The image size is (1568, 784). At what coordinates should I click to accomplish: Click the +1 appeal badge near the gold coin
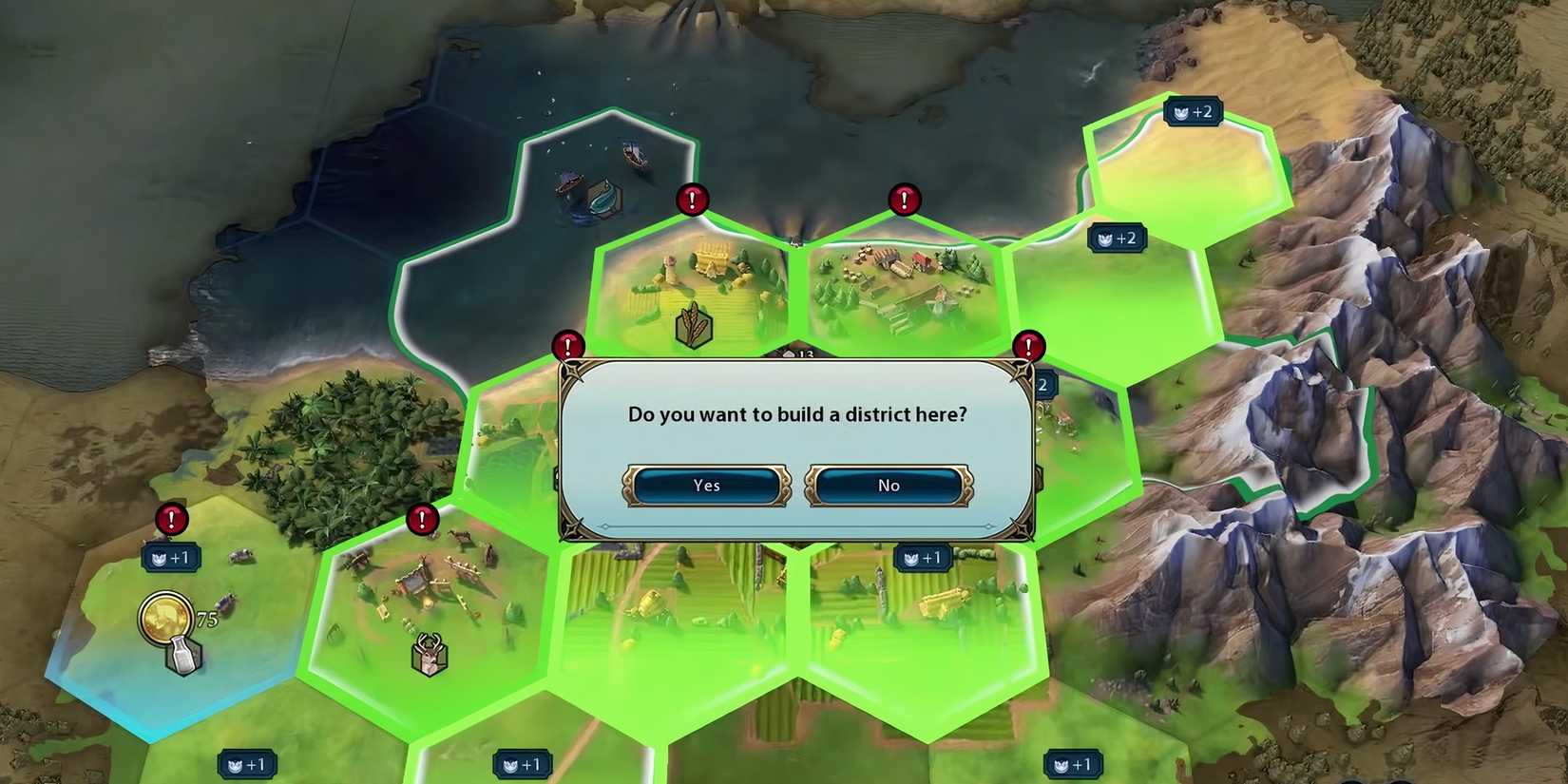(x=171, y=558)
